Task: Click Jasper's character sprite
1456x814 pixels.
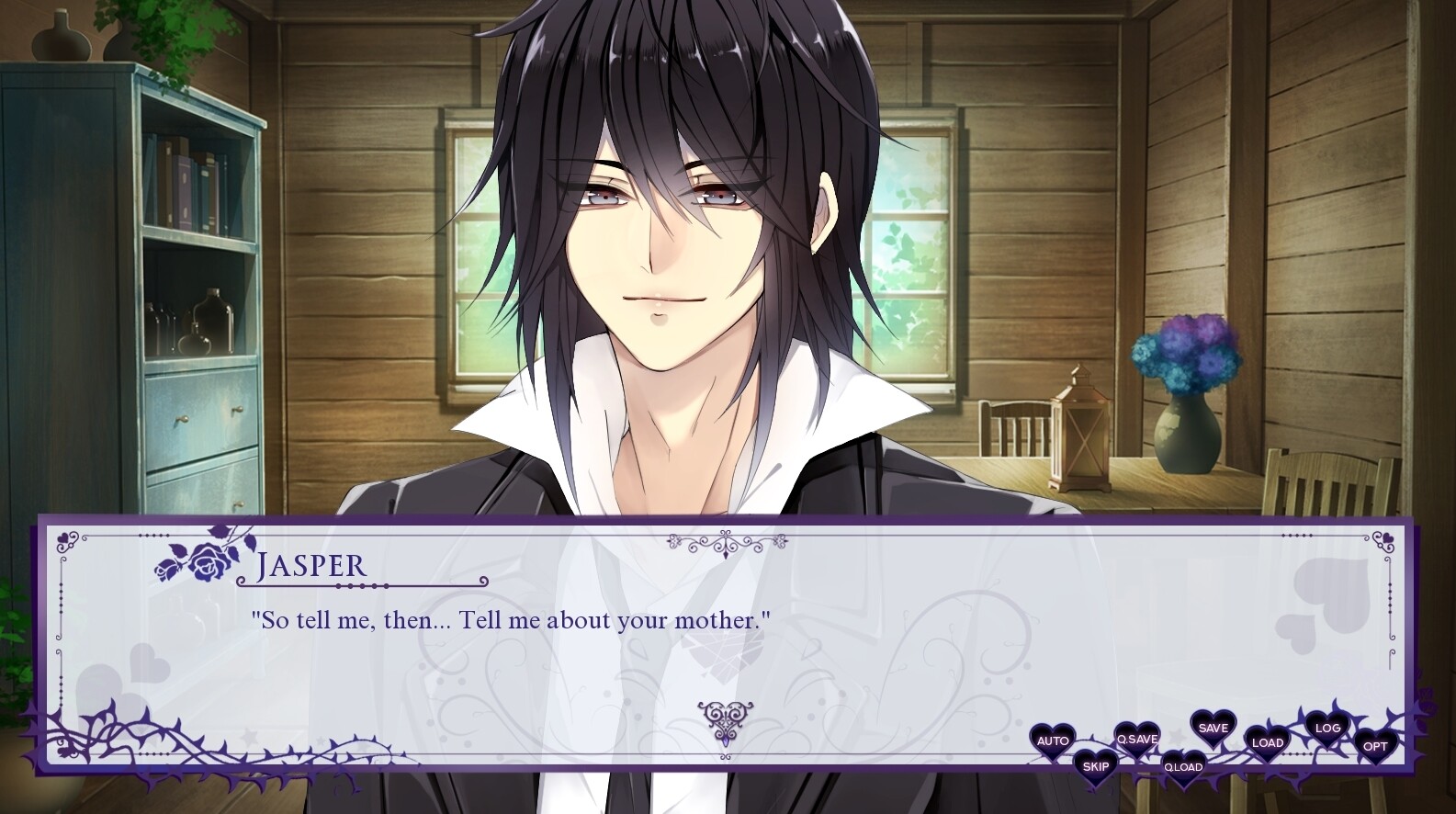Action: (x=680, y=276)
